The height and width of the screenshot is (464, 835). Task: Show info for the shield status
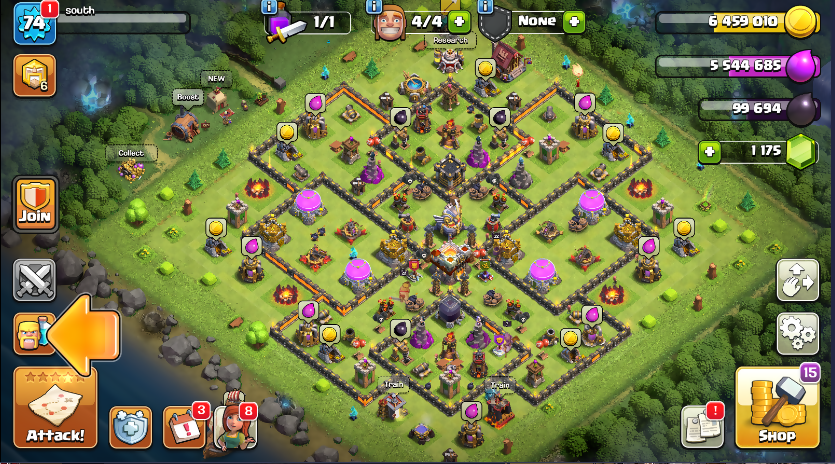click(x=487, y=6)
